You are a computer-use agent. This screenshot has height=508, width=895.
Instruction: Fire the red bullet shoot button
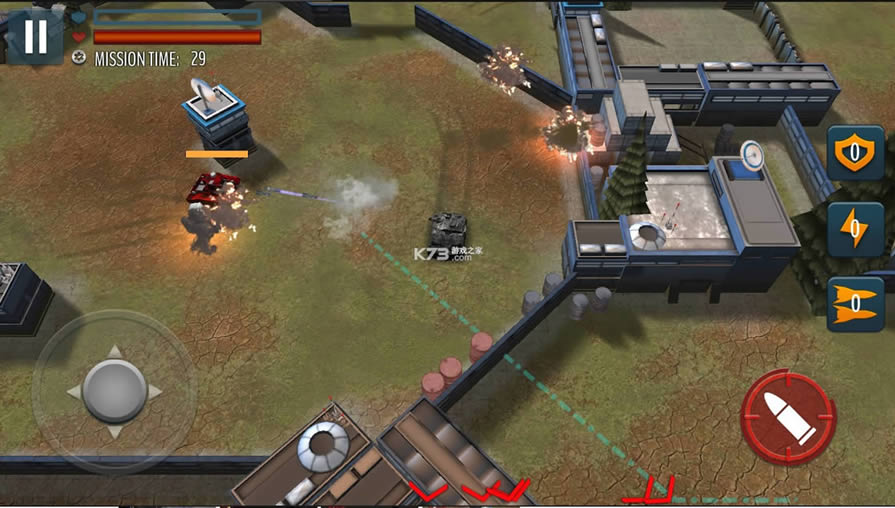coord(788,416)
